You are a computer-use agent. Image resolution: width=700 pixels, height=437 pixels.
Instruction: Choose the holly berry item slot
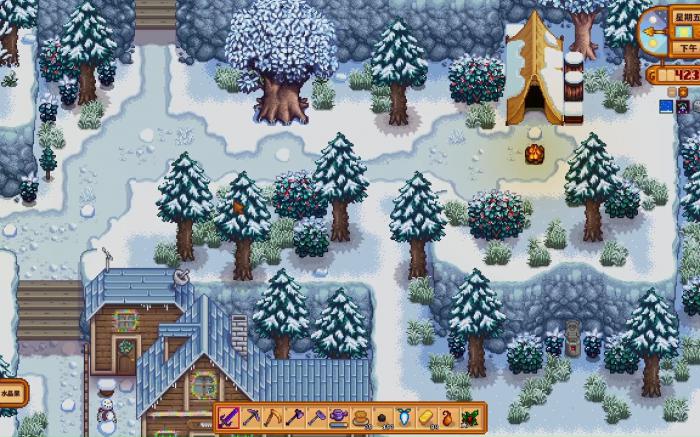coord(471,416)
